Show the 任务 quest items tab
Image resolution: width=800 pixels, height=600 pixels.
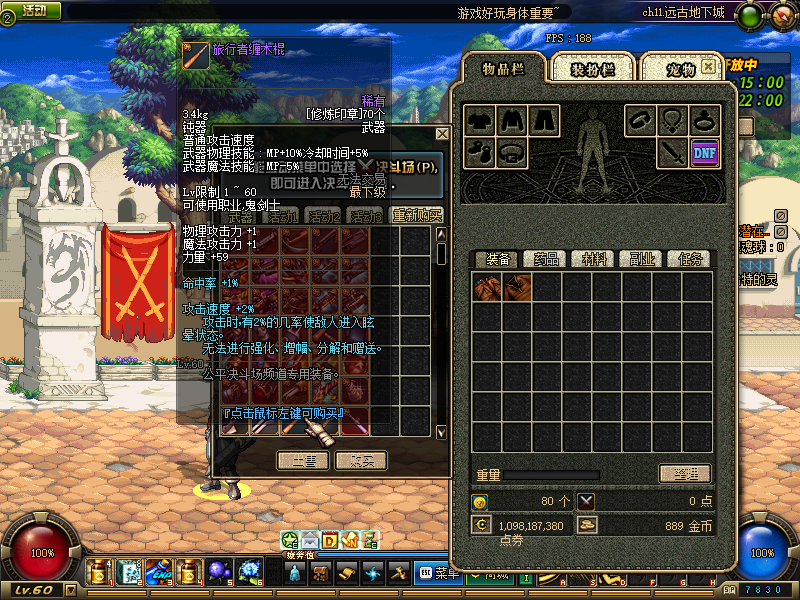tap(689, 259)
